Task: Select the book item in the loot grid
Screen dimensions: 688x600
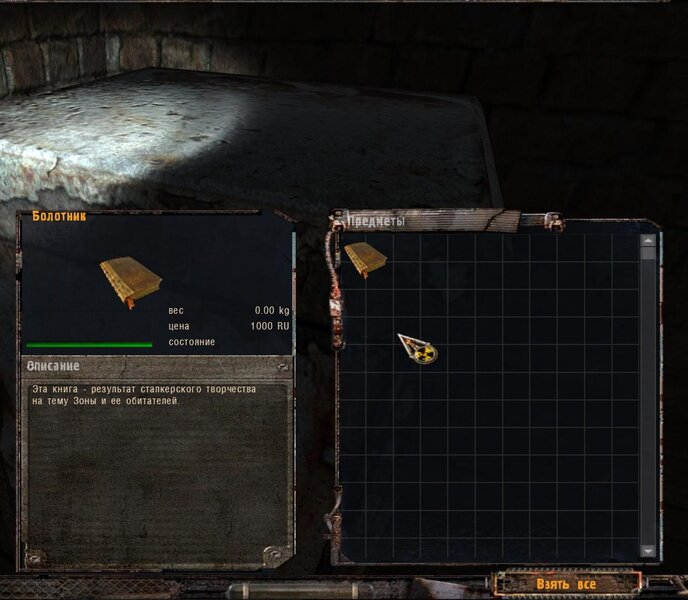Action: point(365,259)
